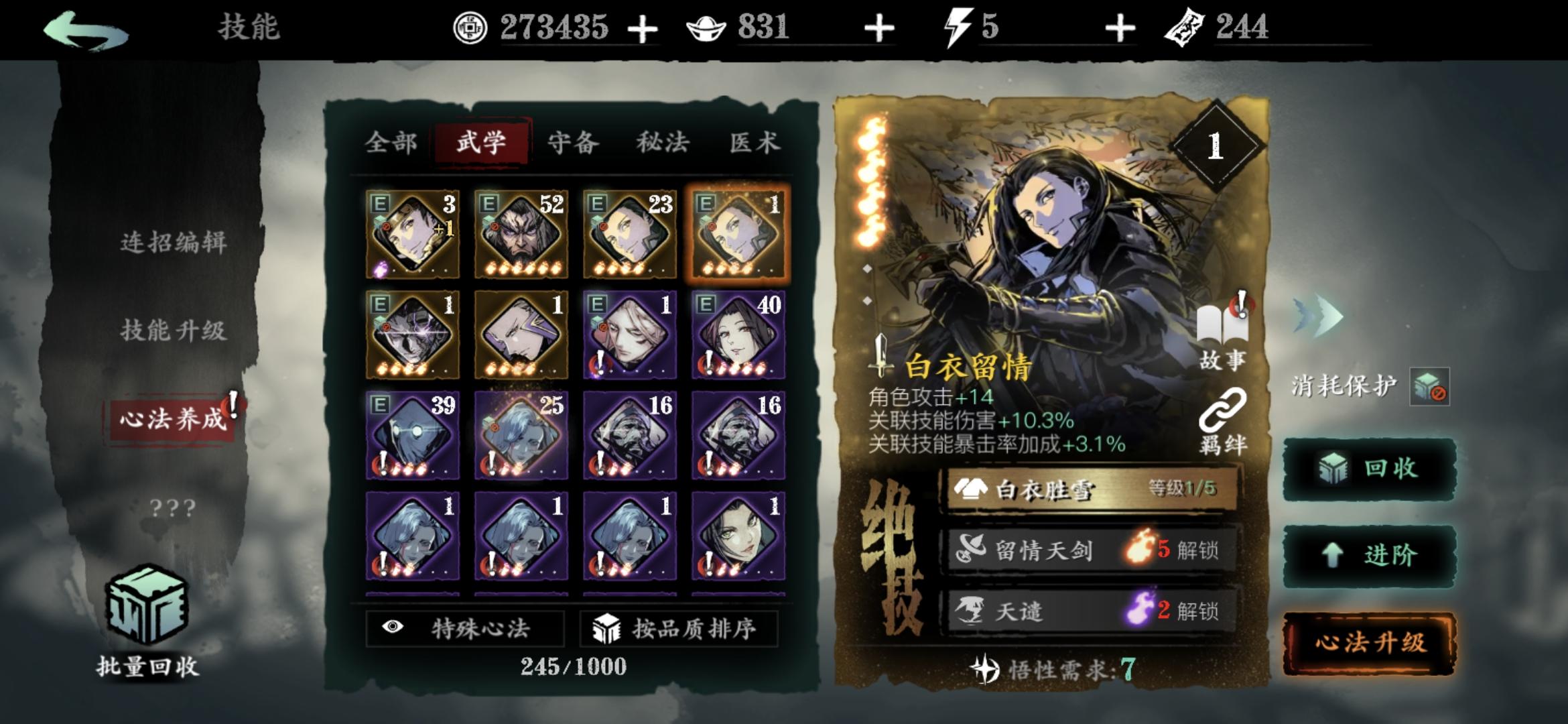1568x724 pixels.
Task: Switch to the 守备 tab
Action: (x=574, y=143)
